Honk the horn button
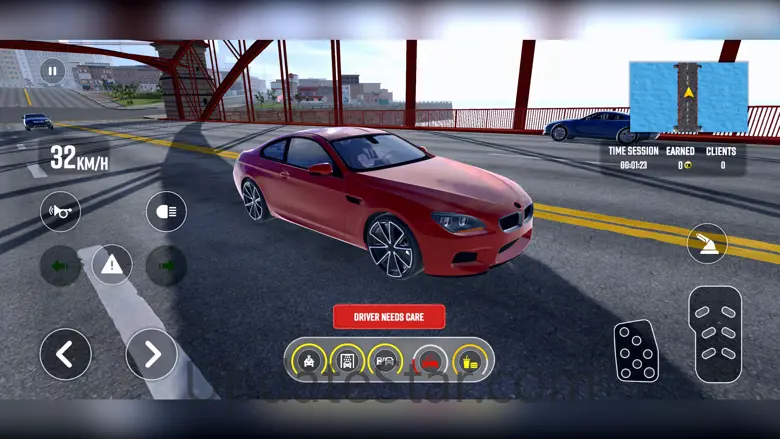780x439 pixels. tap(60, 211)
